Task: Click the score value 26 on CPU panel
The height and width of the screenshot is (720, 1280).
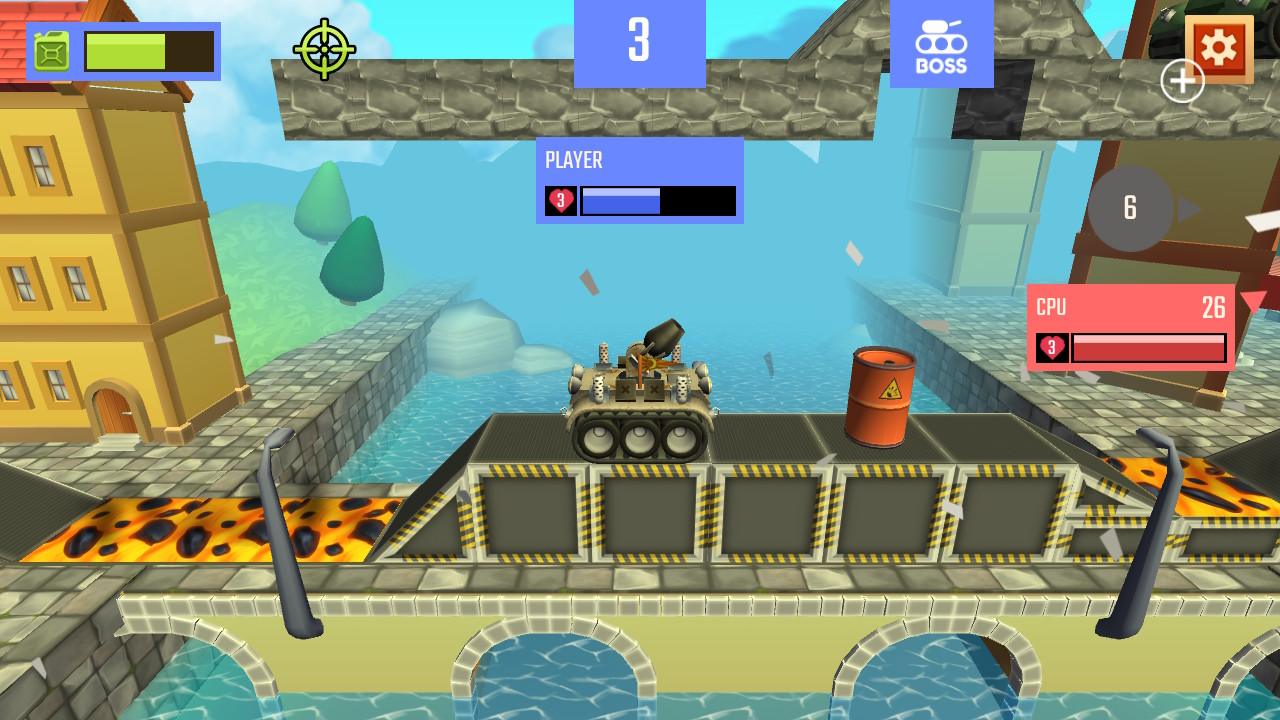Action: (1213, 310)
